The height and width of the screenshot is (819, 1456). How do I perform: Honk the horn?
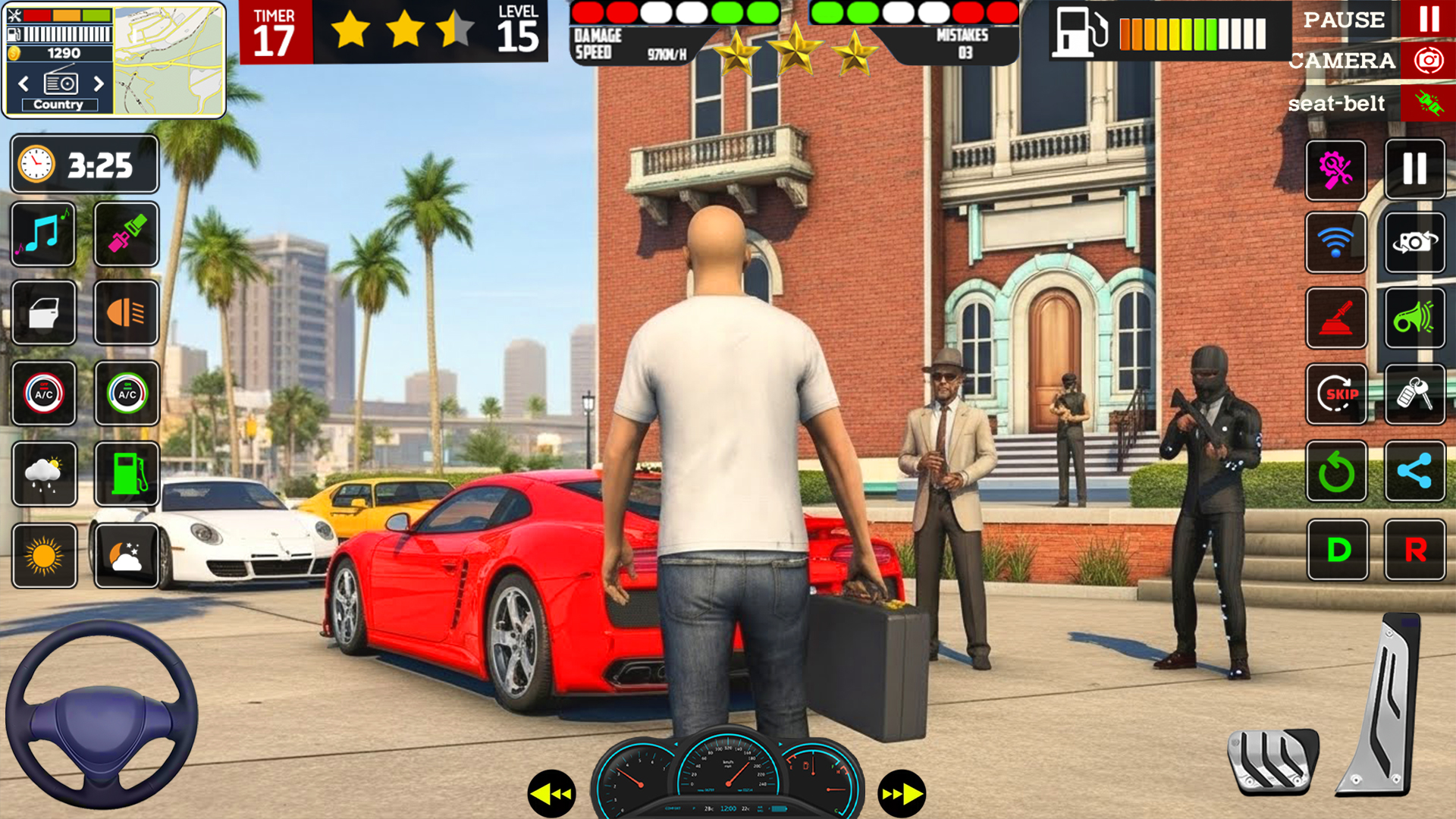pyautogui.click(x=1415, y=318)
